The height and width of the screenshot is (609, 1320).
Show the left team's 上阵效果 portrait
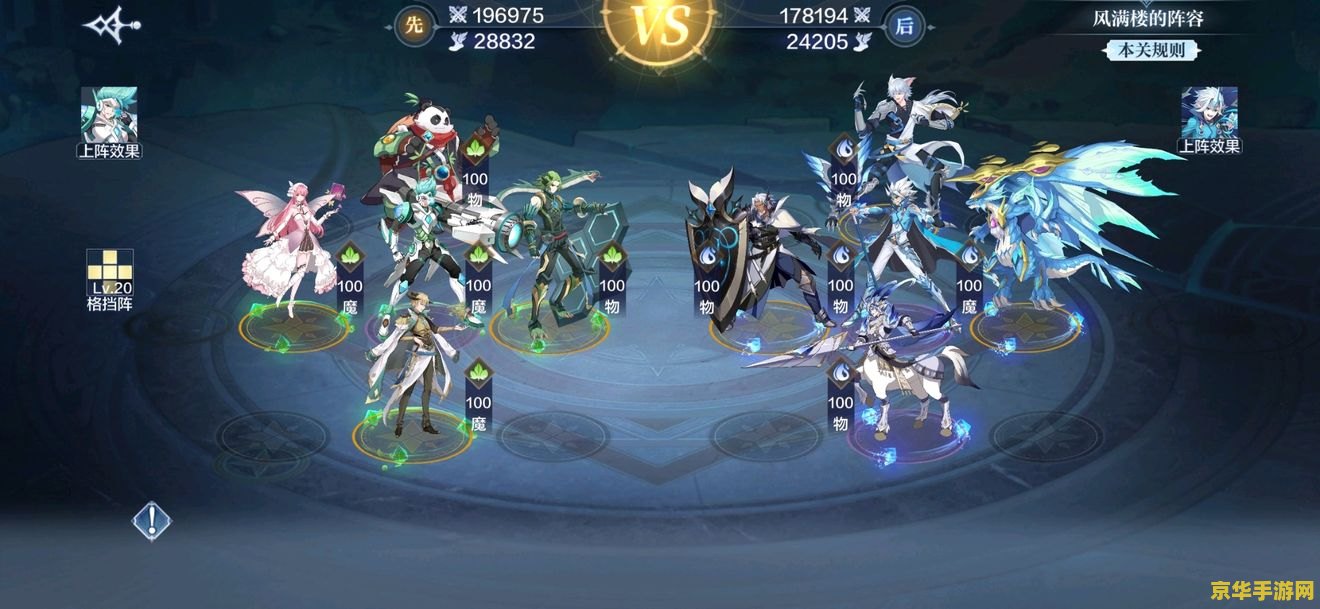[x=109, y=114]
